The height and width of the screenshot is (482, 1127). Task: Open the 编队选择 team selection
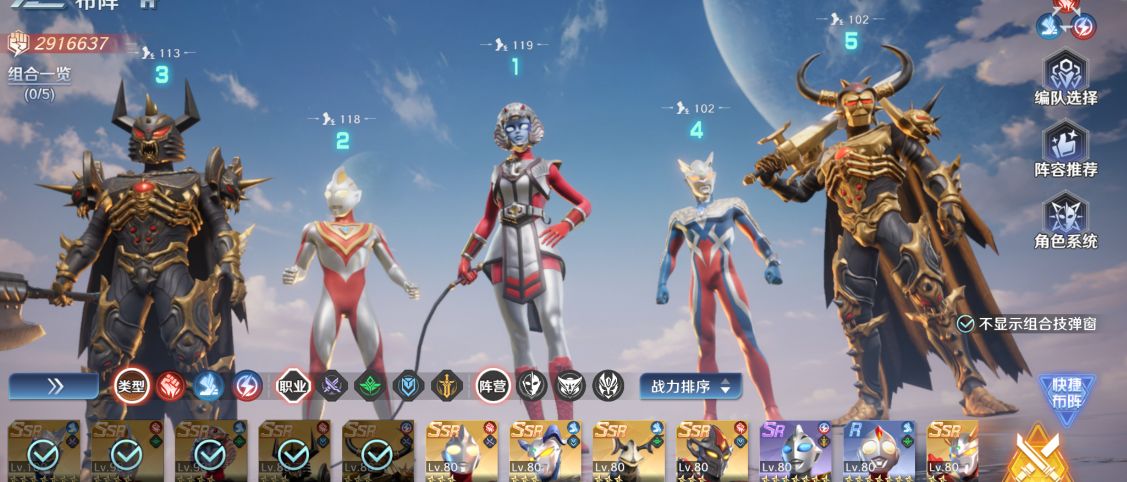pyautogui.click(x=1066, y=78)
